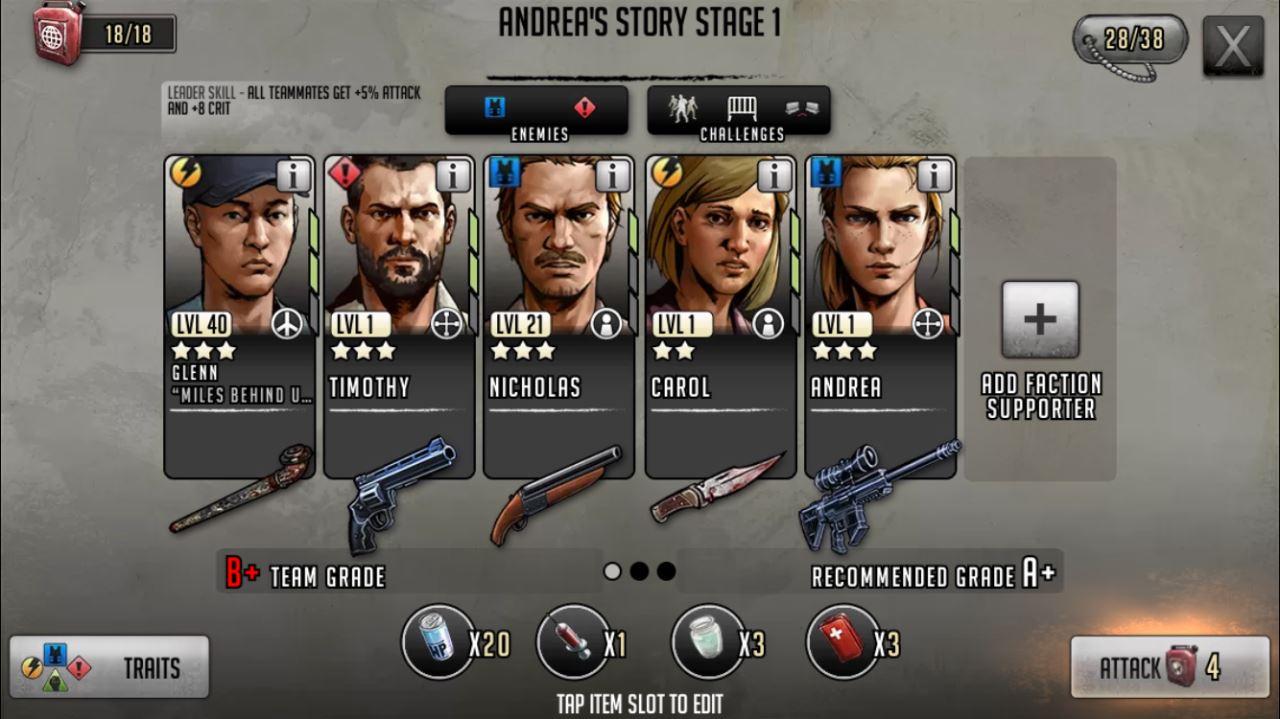The image size is (1280, 719).
Task: Open the Traits reference panel
Action: coord(110,667)
